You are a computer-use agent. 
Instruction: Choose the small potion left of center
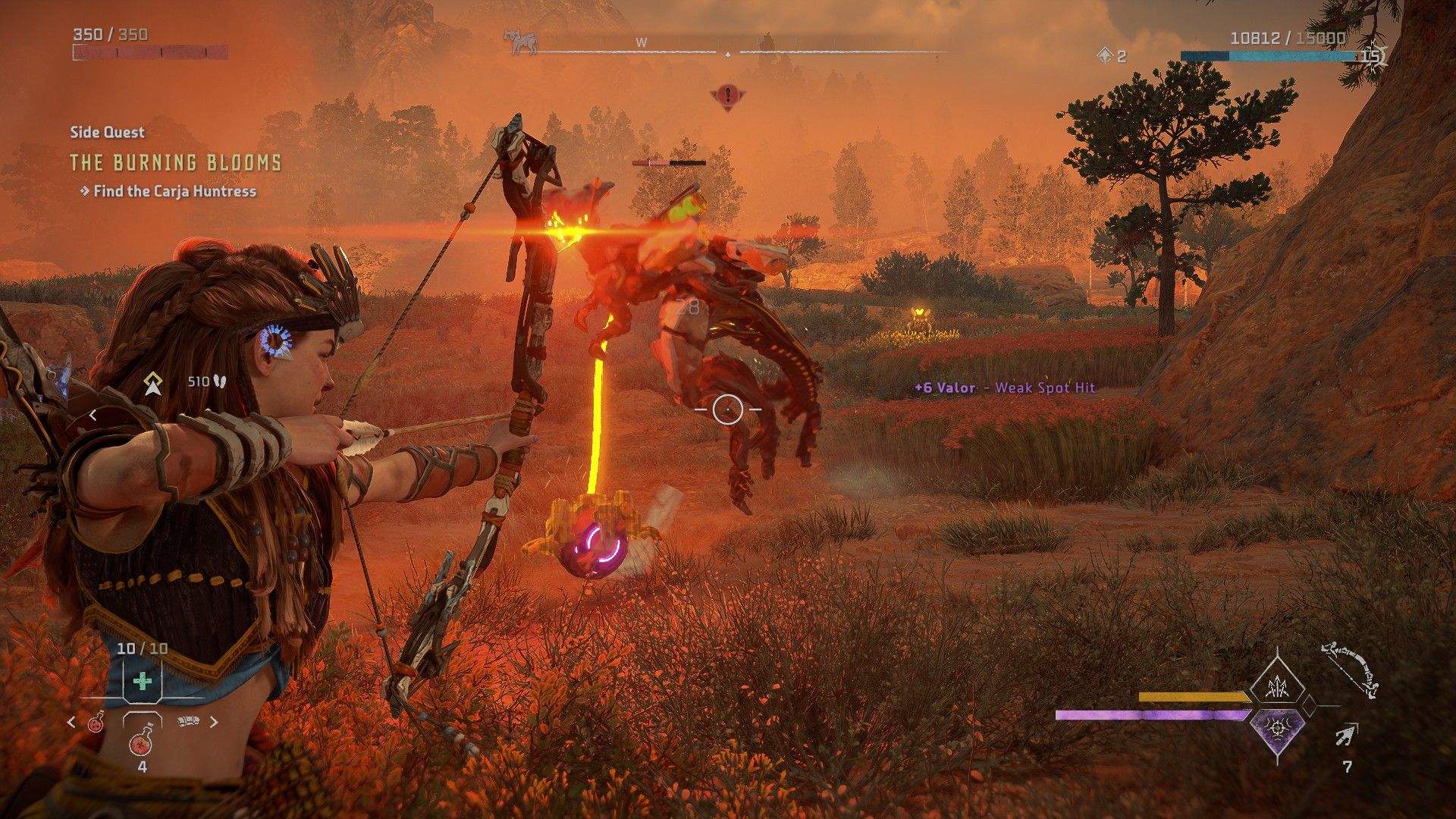tap(96, 722)
